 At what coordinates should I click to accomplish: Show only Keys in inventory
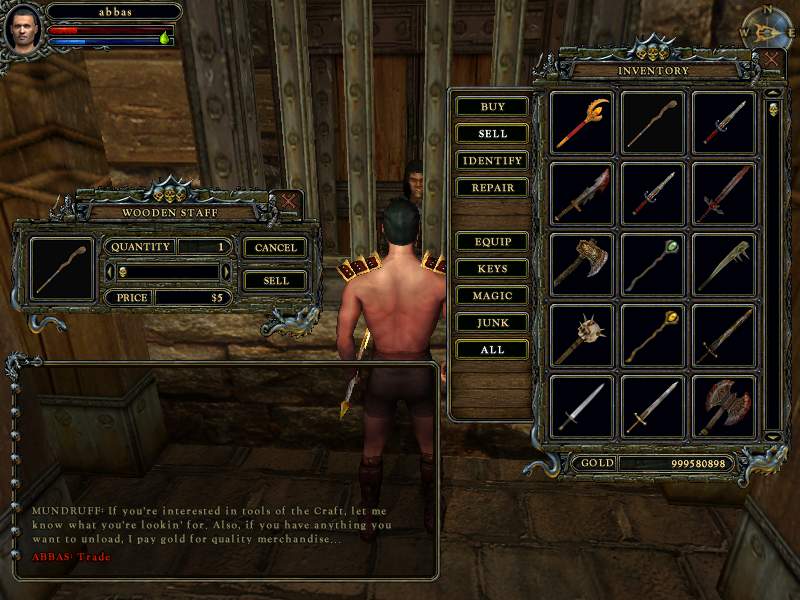click(x=492, y=269)
